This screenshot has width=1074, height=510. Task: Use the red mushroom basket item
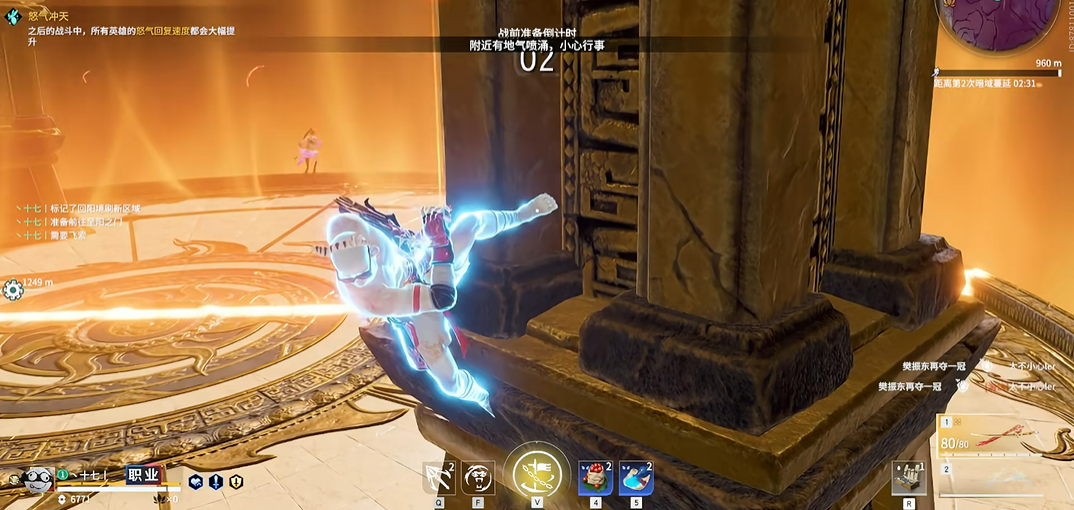596,478
